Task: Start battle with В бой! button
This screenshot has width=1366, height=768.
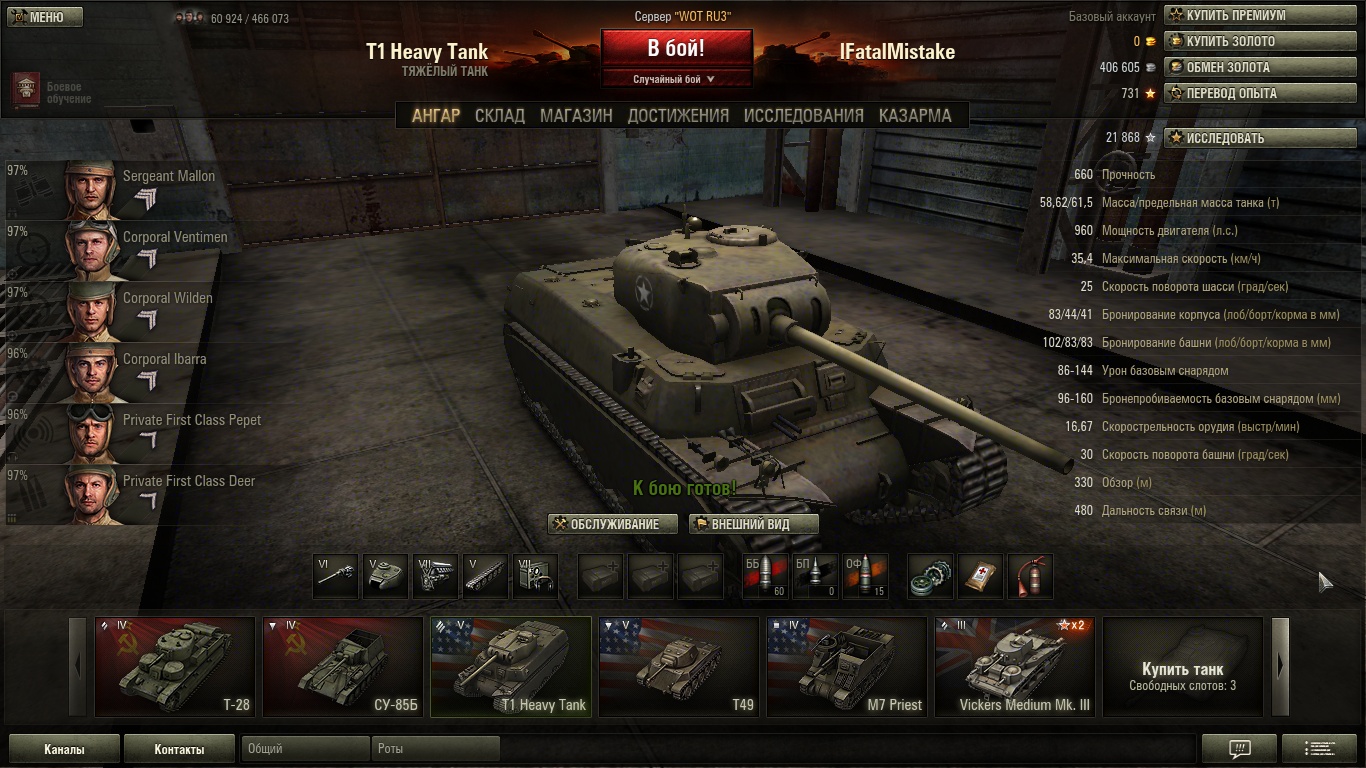Action: point(676,48)
